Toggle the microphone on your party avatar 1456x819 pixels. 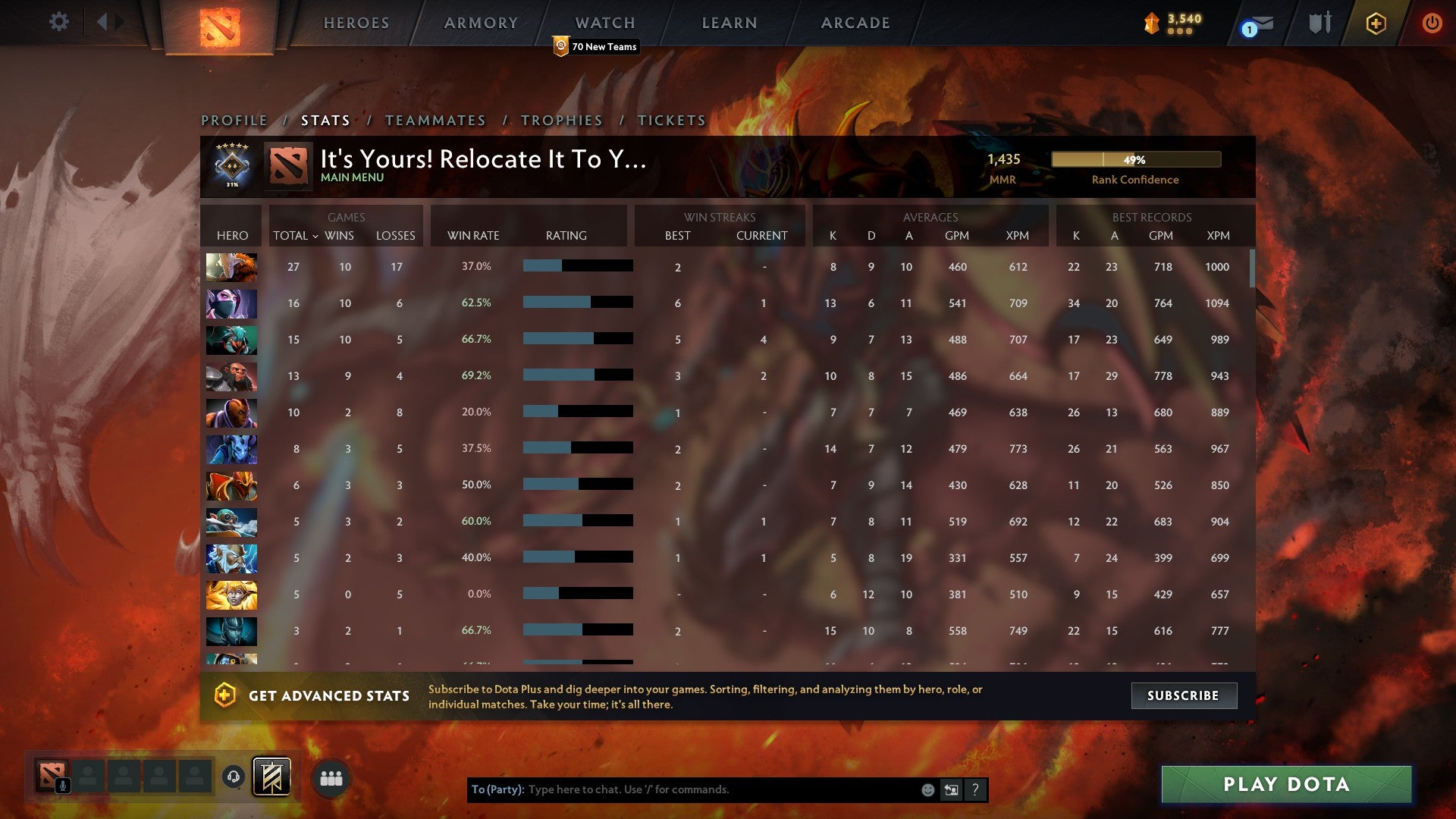[61, 786]
